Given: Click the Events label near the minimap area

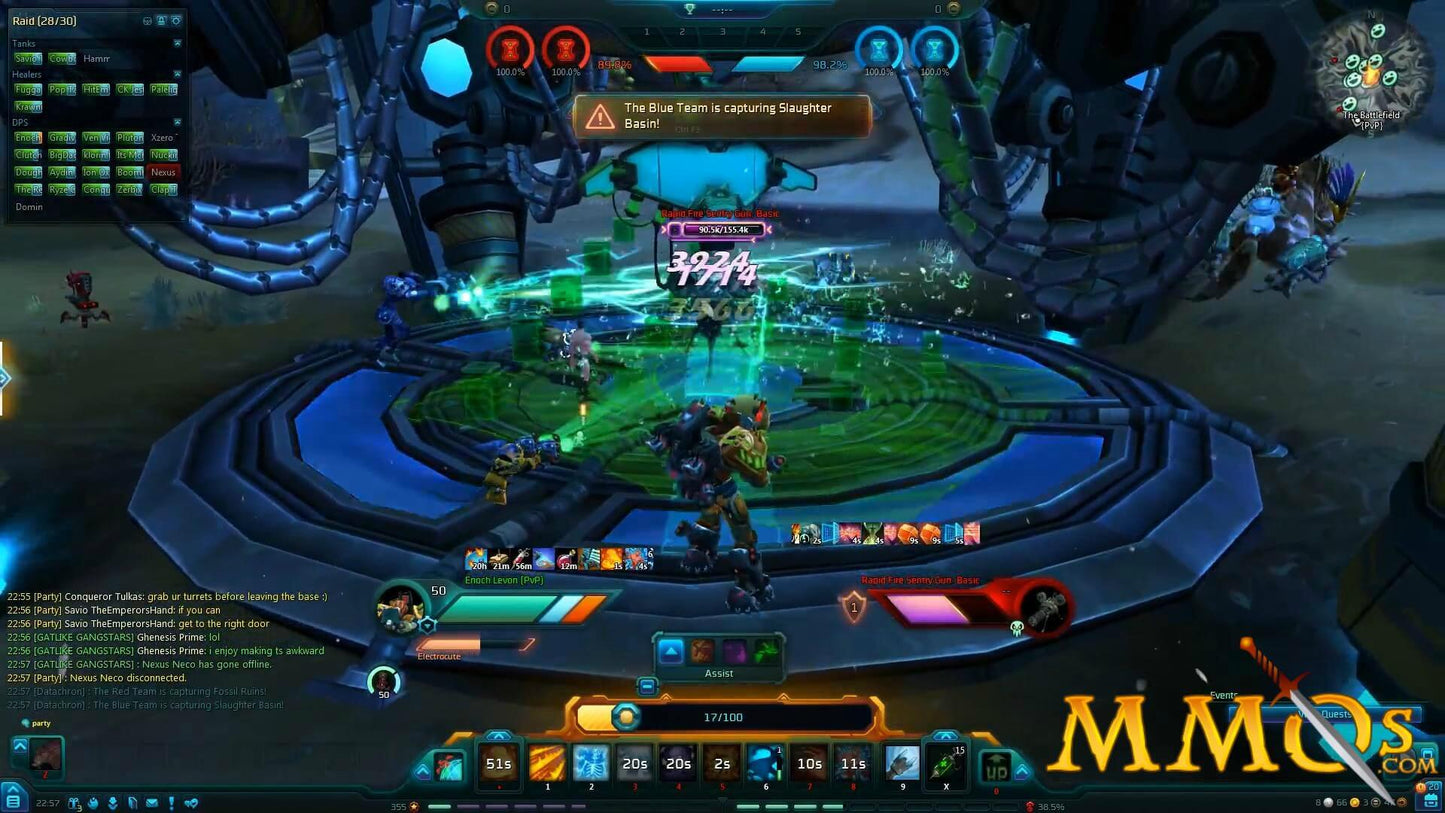Looking at the screenshot, I should coord(1223,694).
